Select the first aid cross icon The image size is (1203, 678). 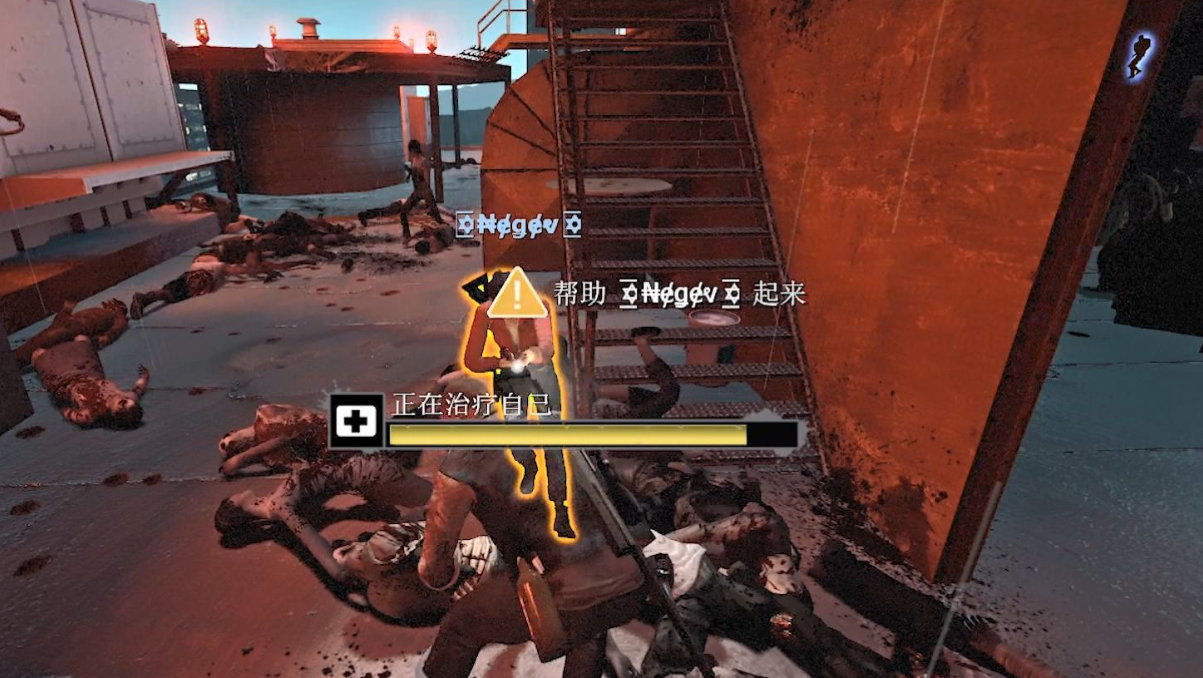[357, 422]
